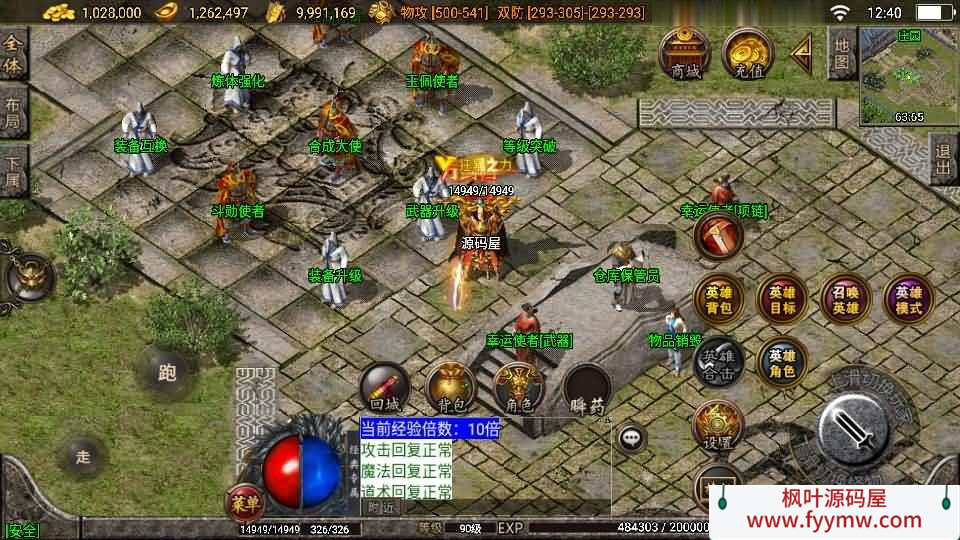Exit using the 退出 button

point(942,158)
